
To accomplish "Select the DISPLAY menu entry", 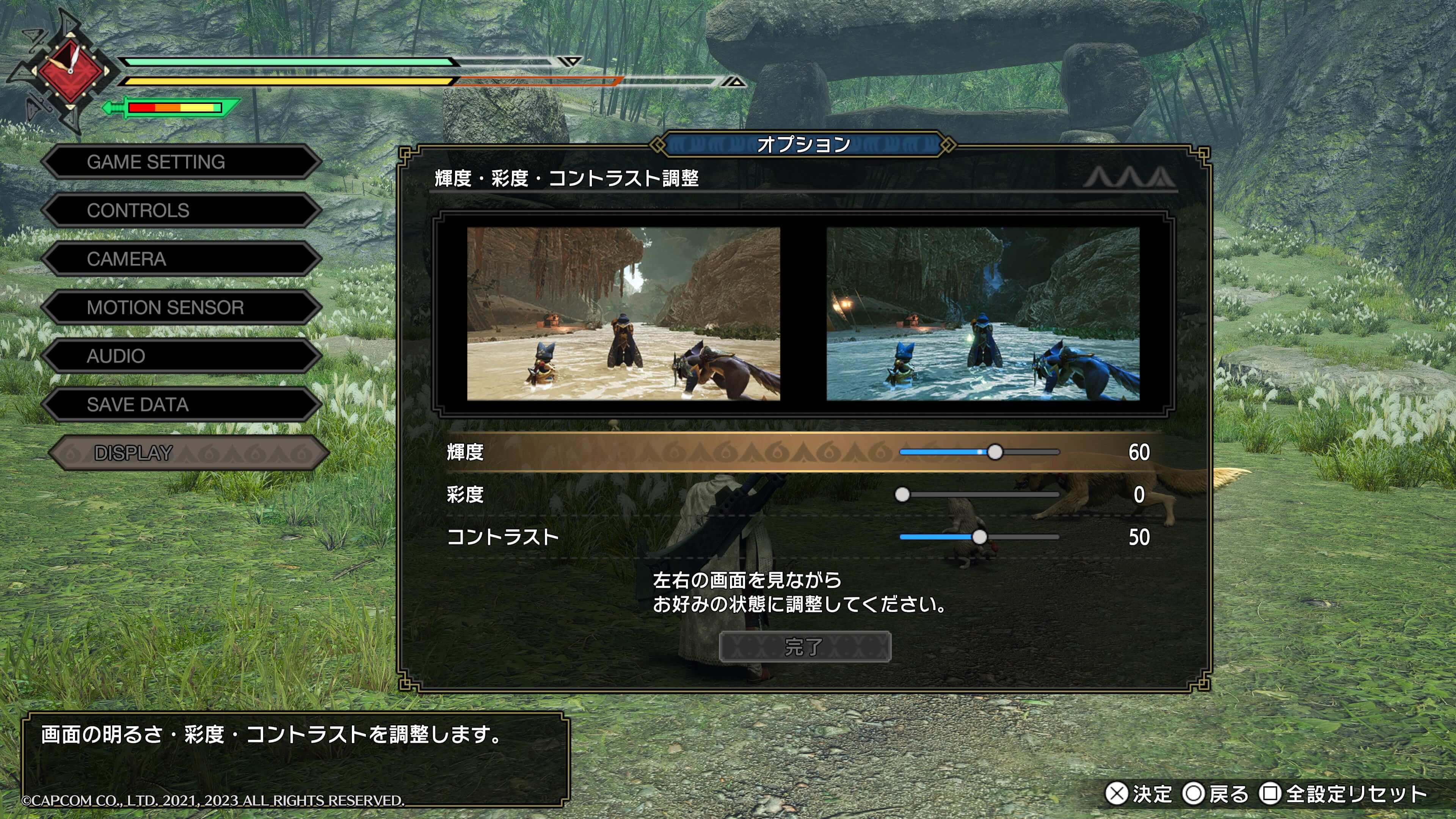I will click(187, 453).
